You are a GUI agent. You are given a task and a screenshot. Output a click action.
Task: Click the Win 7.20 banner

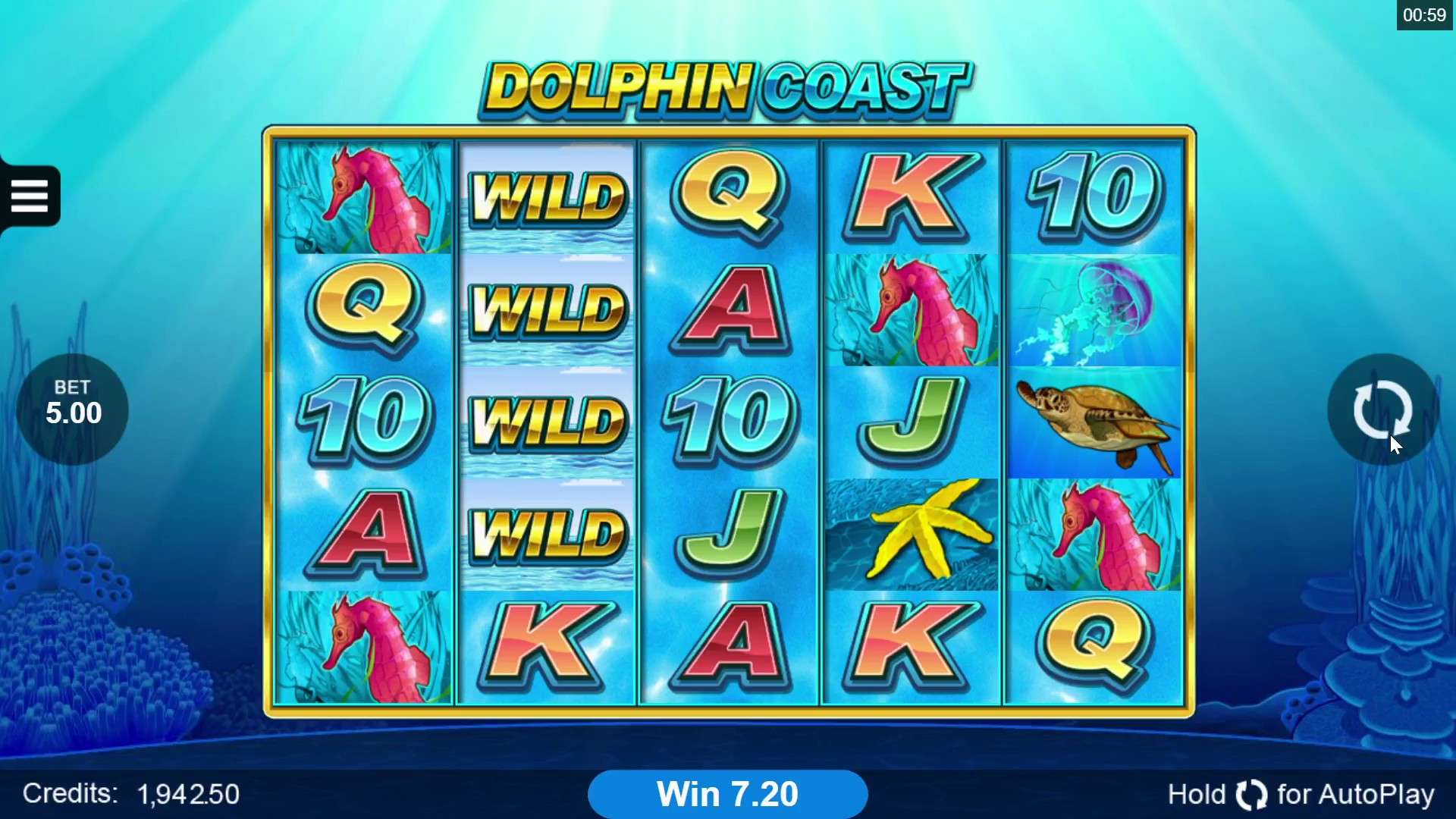click(727, 793)
